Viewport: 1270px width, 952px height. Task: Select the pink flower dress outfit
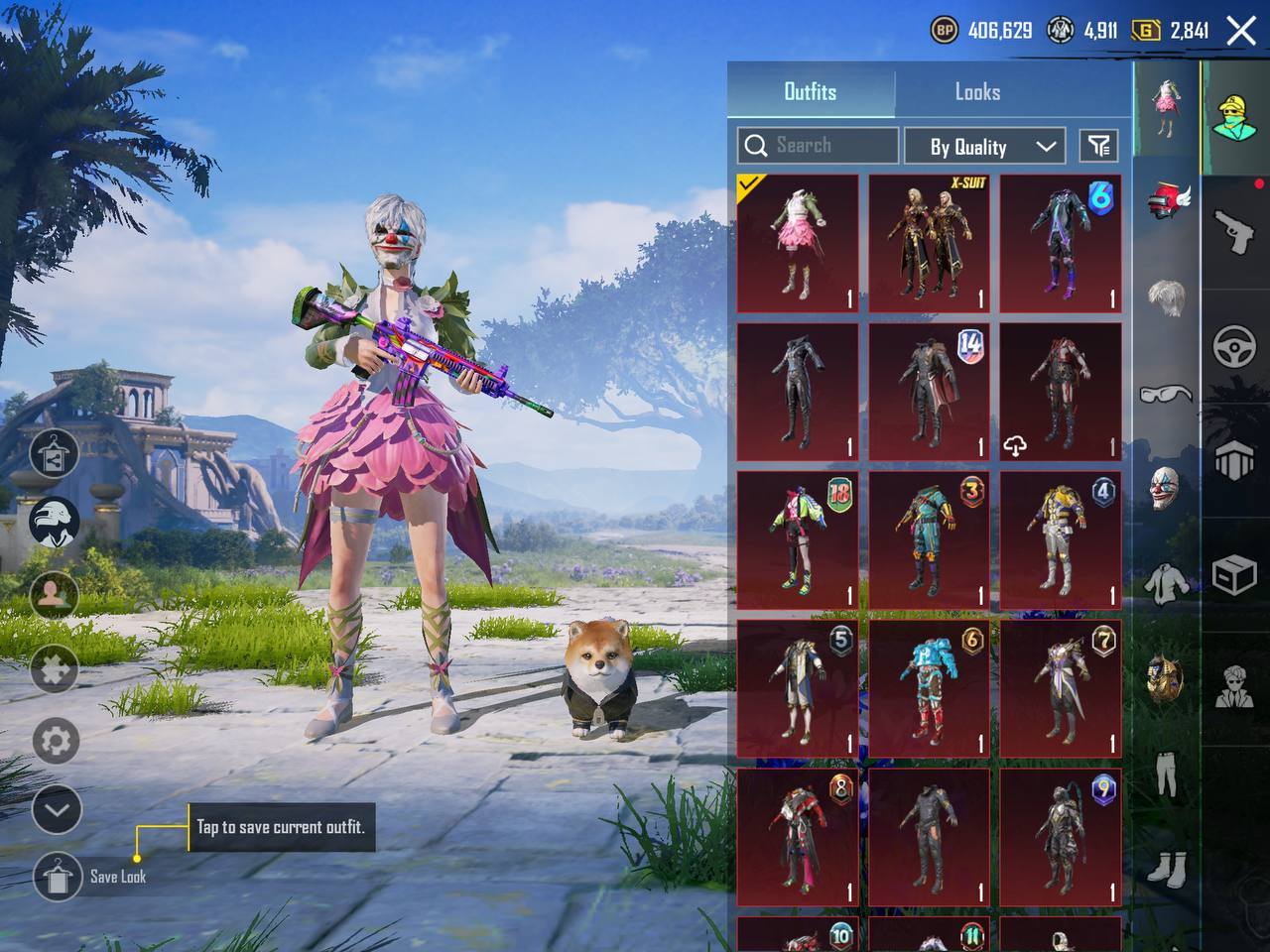797,244
